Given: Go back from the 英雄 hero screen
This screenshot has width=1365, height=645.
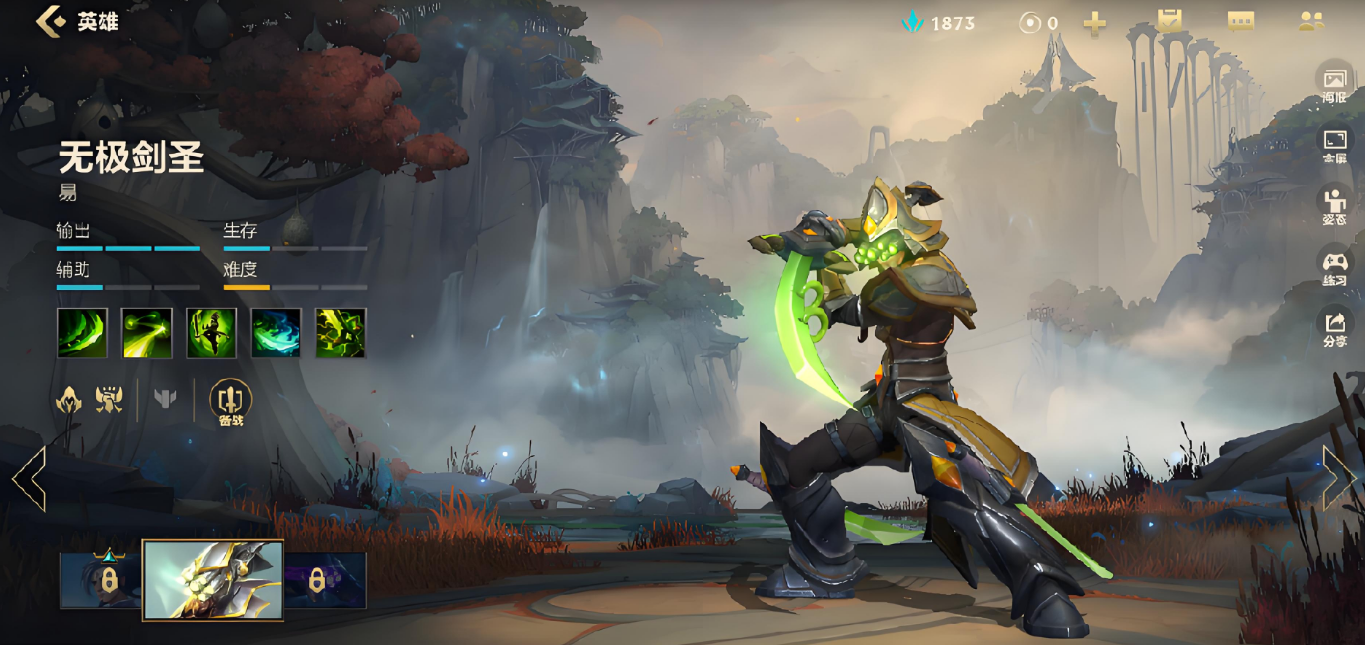Looking at the screenshot, I should (x=50, y=21).
